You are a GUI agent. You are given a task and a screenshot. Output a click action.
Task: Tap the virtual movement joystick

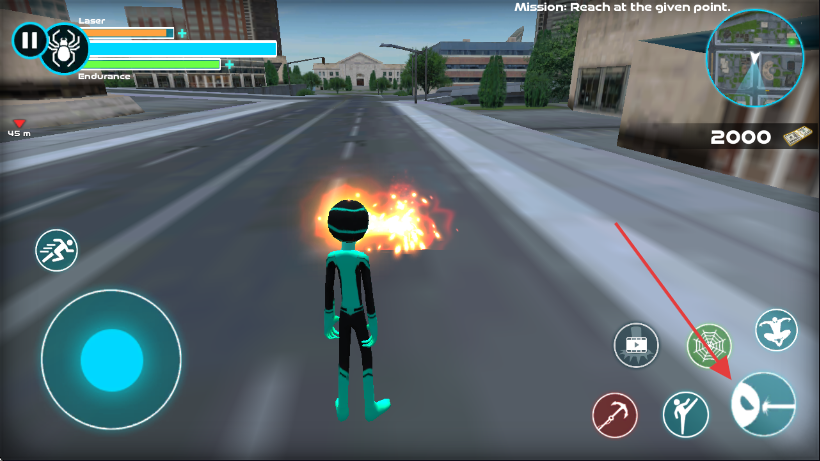point(111,359)
